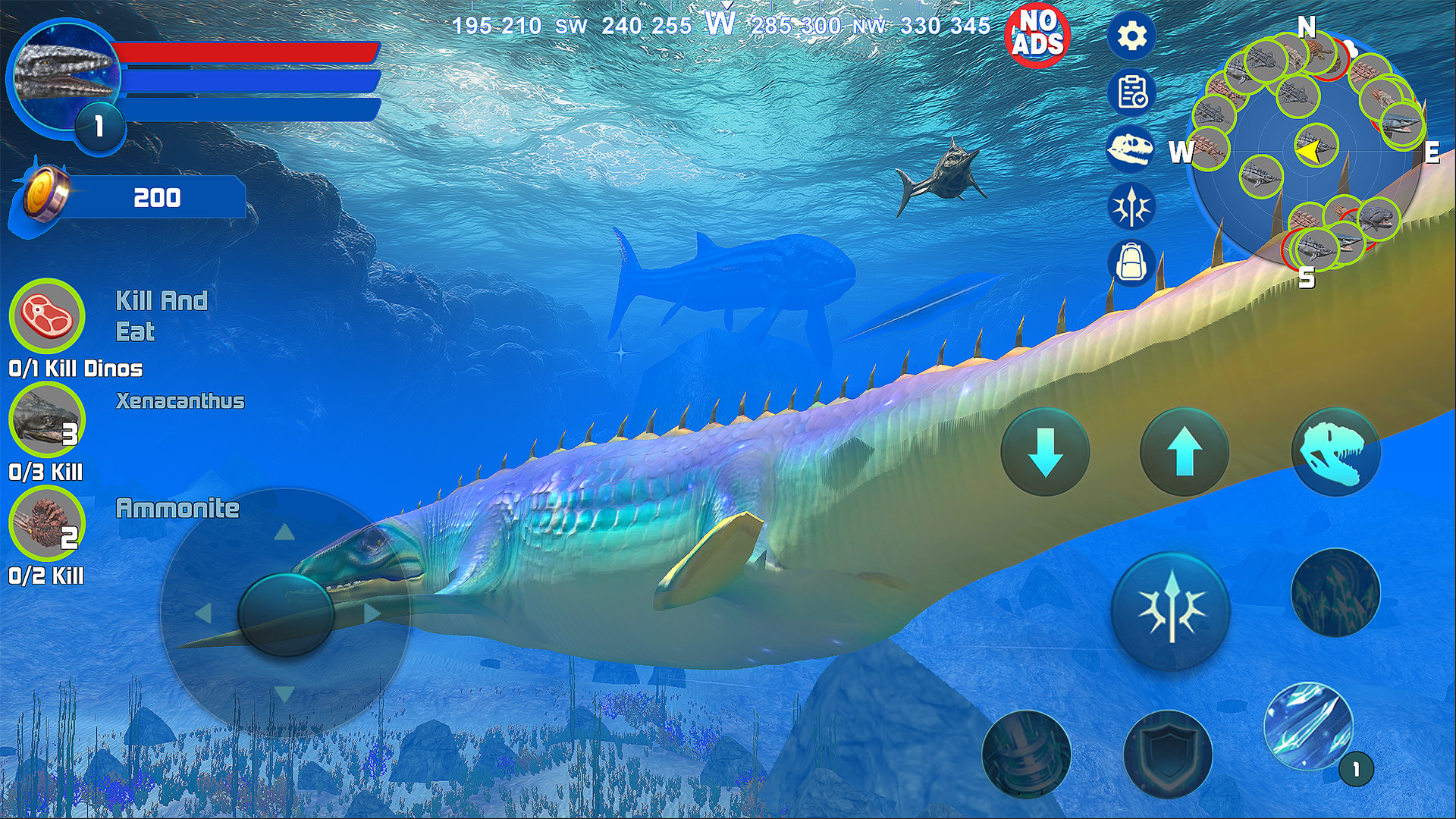Open the quest log clipboard
The image size is (1456, 819).
click(1131, 93)
